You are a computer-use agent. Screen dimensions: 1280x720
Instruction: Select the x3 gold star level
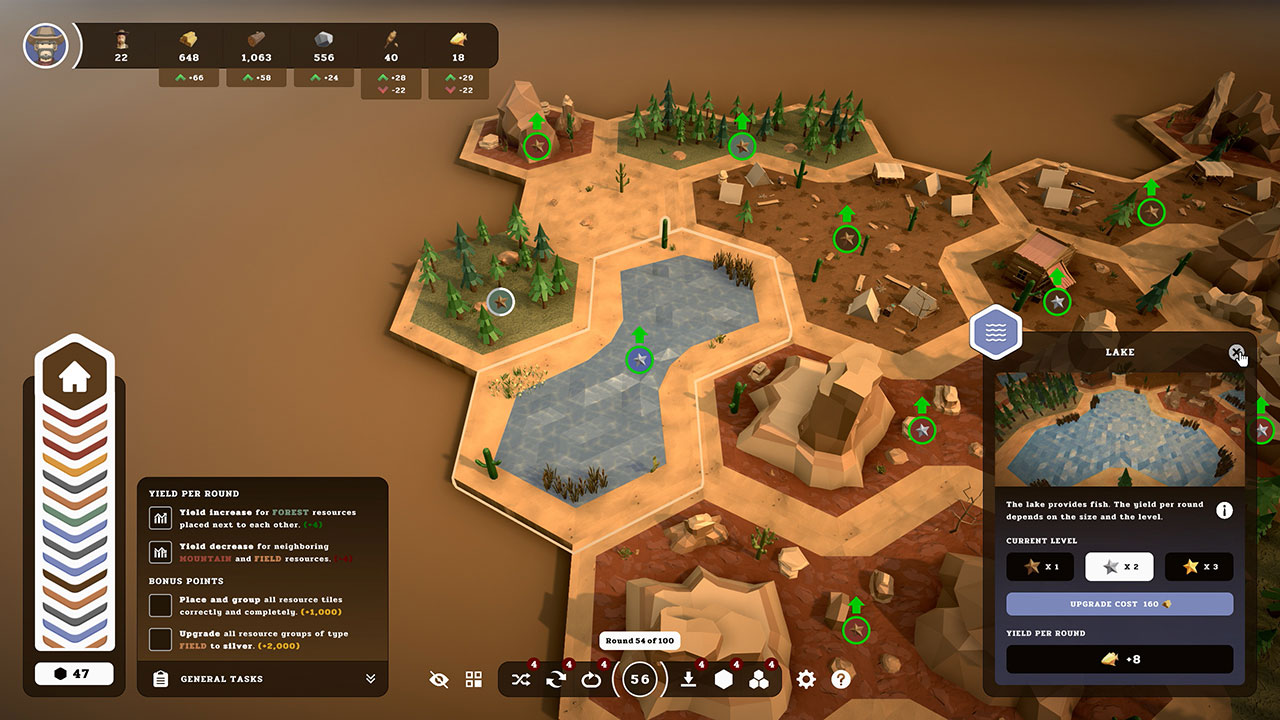[x=1198, y=567]
